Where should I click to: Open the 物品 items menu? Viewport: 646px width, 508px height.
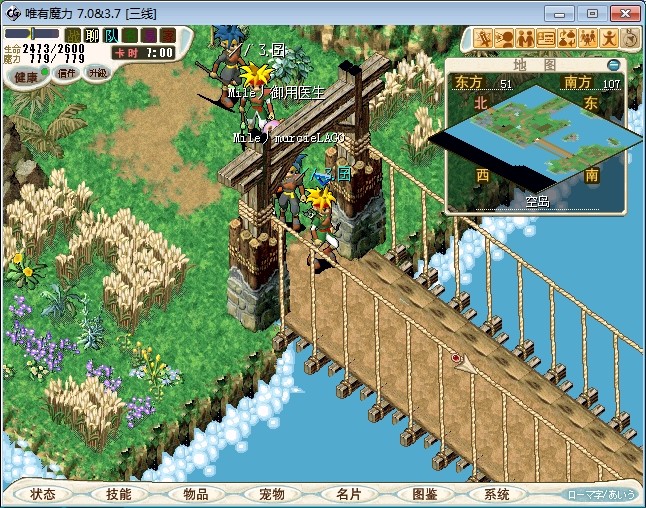195,494
